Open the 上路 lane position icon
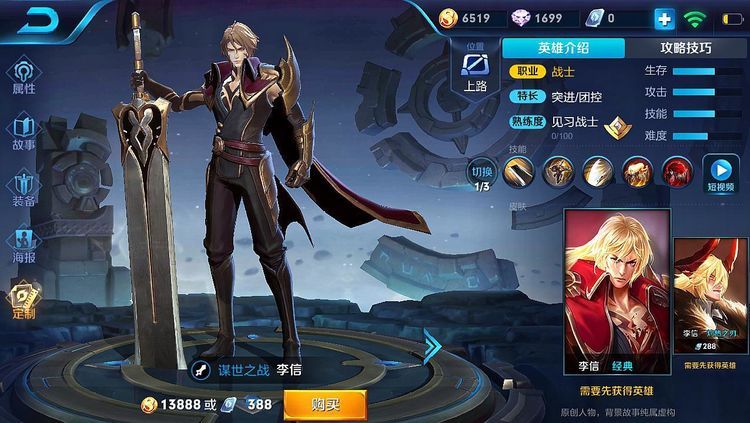 point(475,72)
